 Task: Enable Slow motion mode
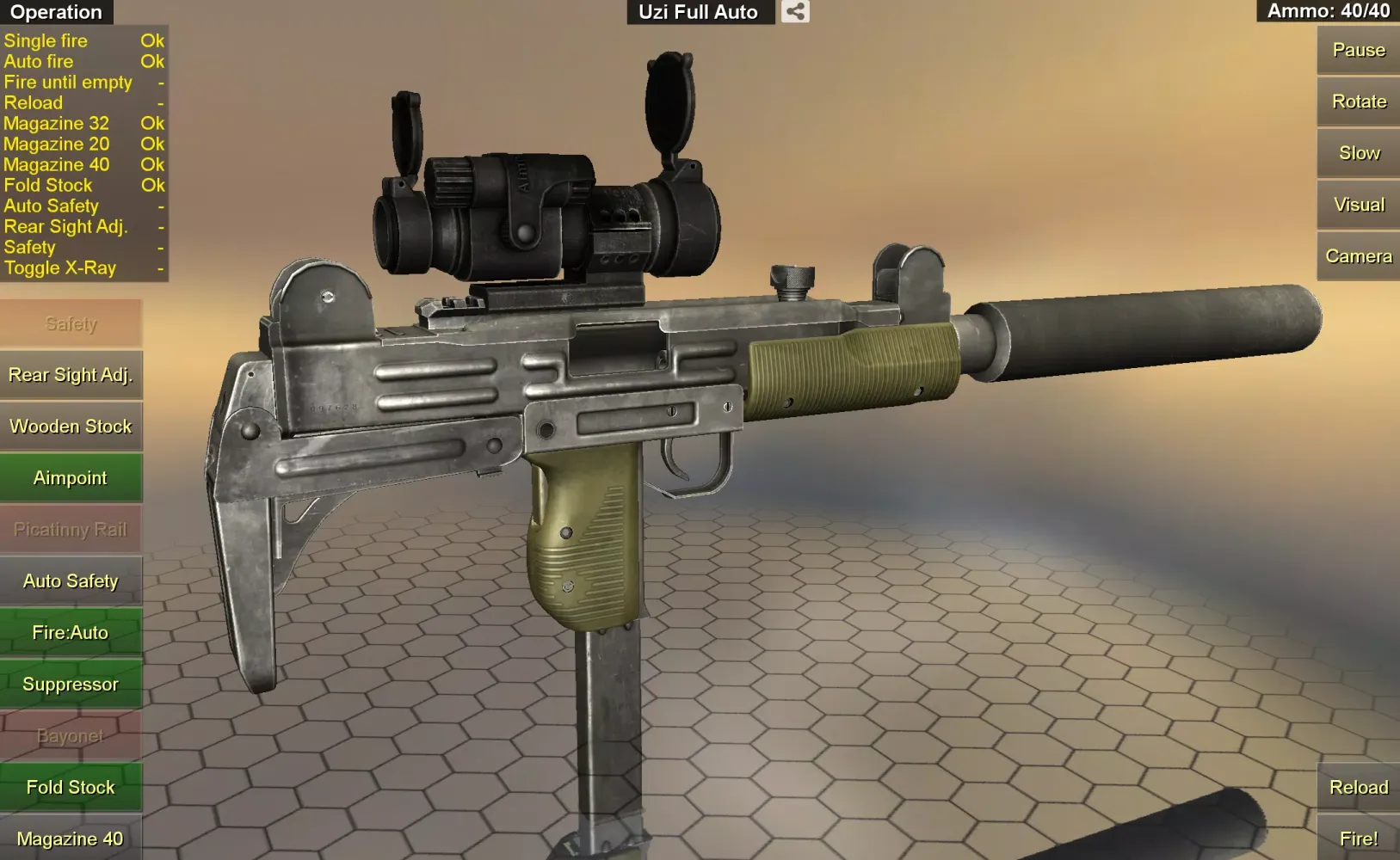[x=1357, y=152]
